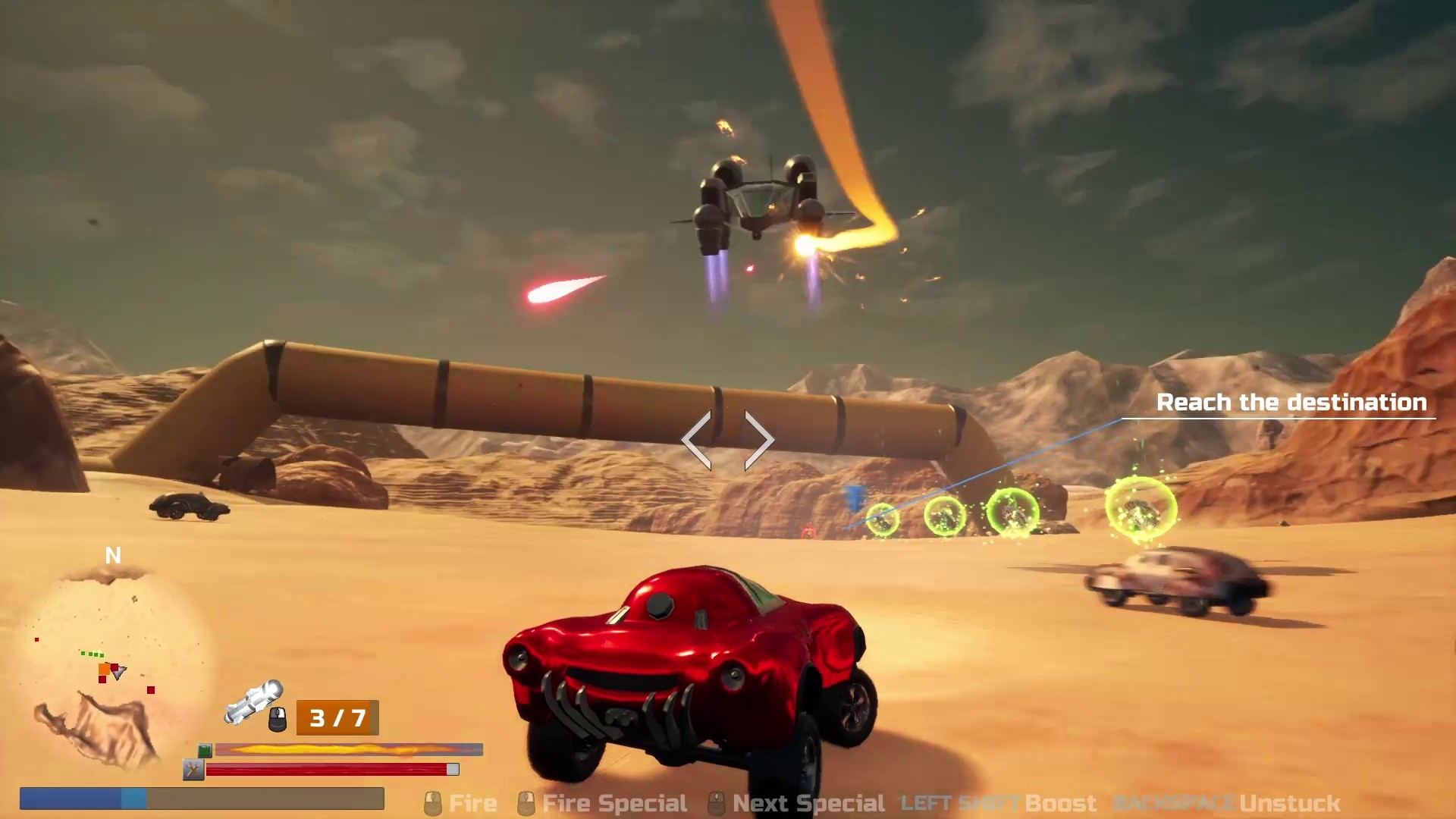Click the crossed wrenches repair icon
The image size is (1456, 819).
(193, 769)
